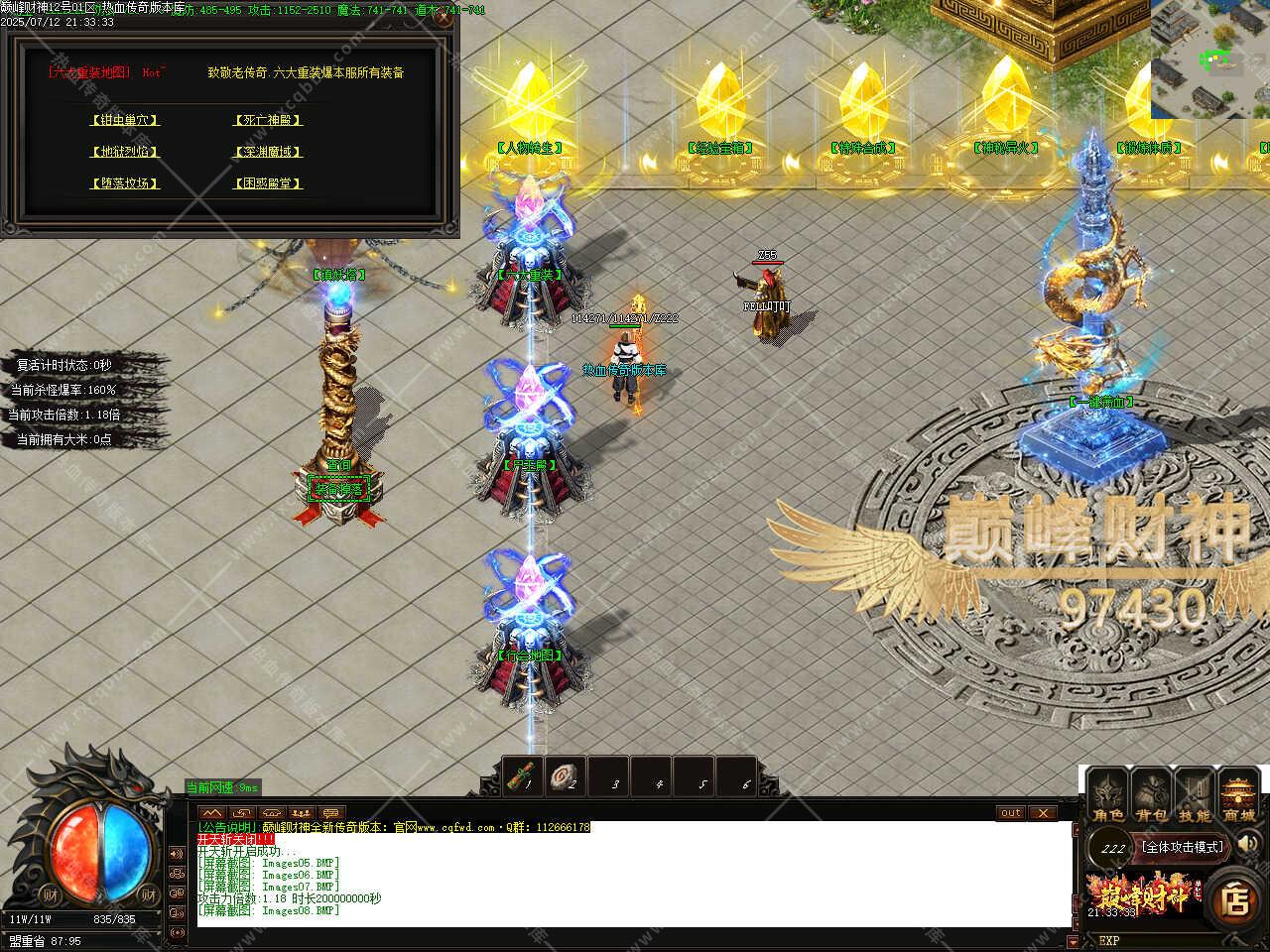The height and width of the screenshot is (952, 1270).
Task: Go to the 困惑殿堂 map link
Action: click(268, 183)
